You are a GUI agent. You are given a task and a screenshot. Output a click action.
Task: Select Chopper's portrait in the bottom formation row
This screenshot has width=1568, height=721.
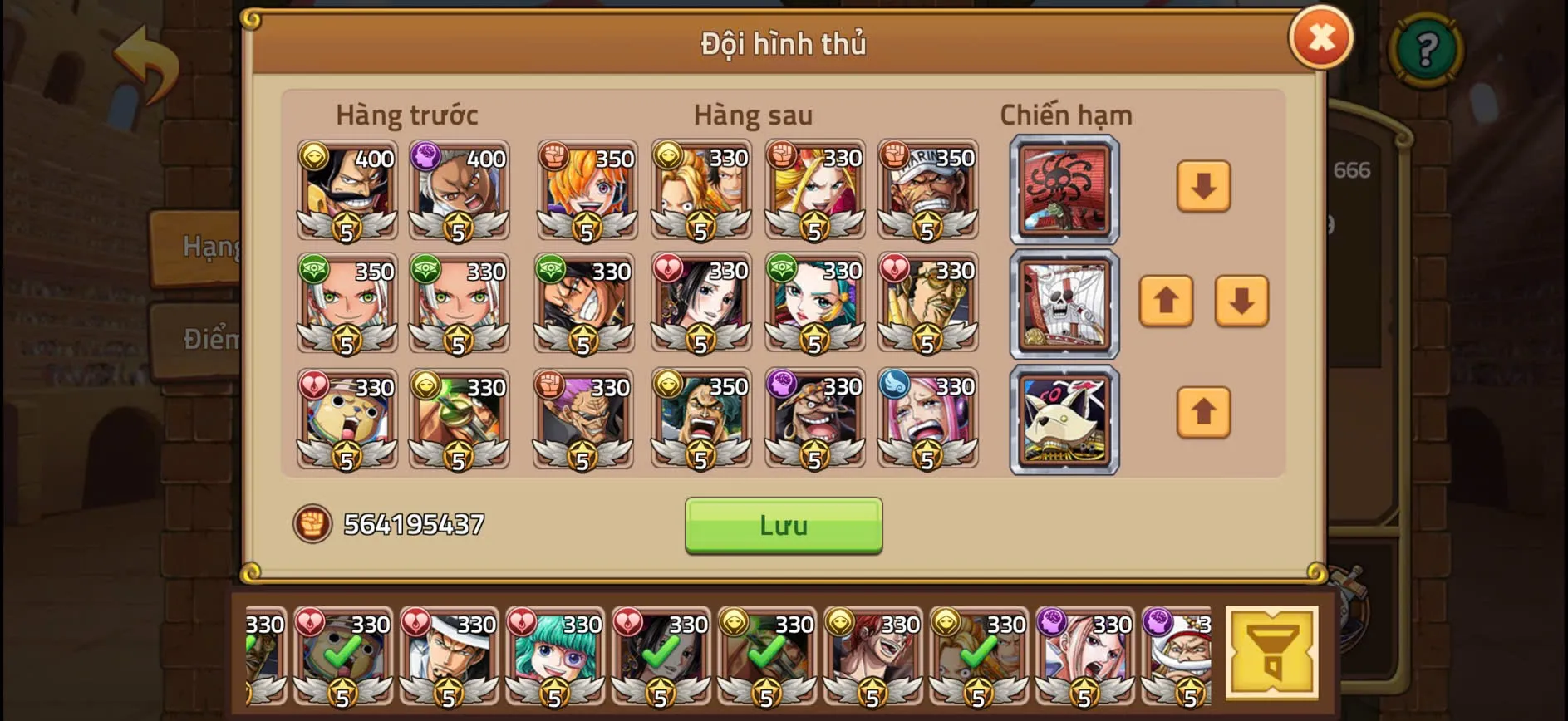click(x=347, y=421)
